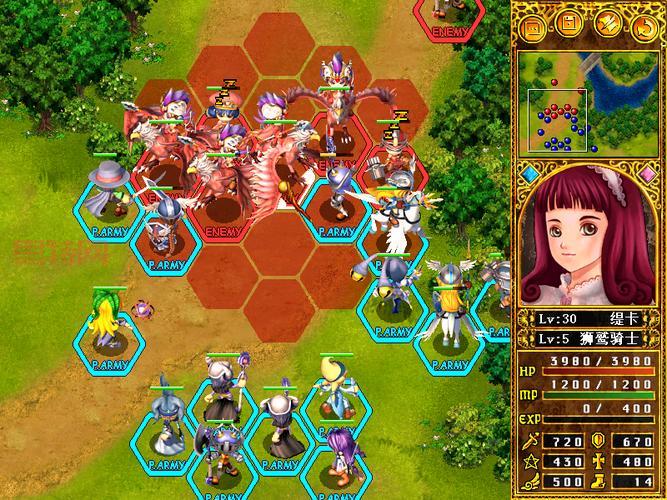Select the scroll and quill button

click(606, 24)
